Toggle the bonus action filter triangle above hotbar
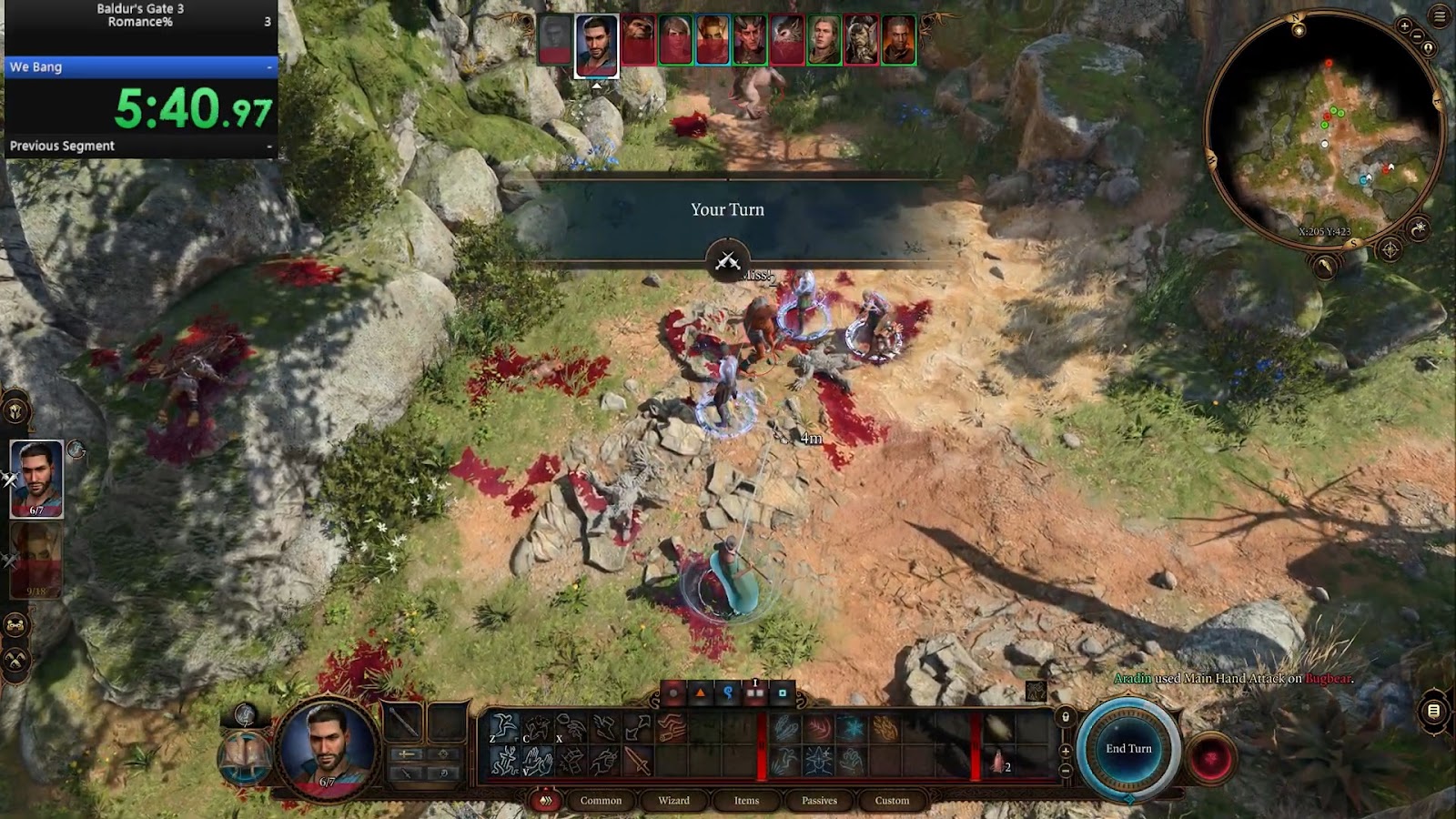Screen dimensions: 1456x819 click(x=700, y=693)
